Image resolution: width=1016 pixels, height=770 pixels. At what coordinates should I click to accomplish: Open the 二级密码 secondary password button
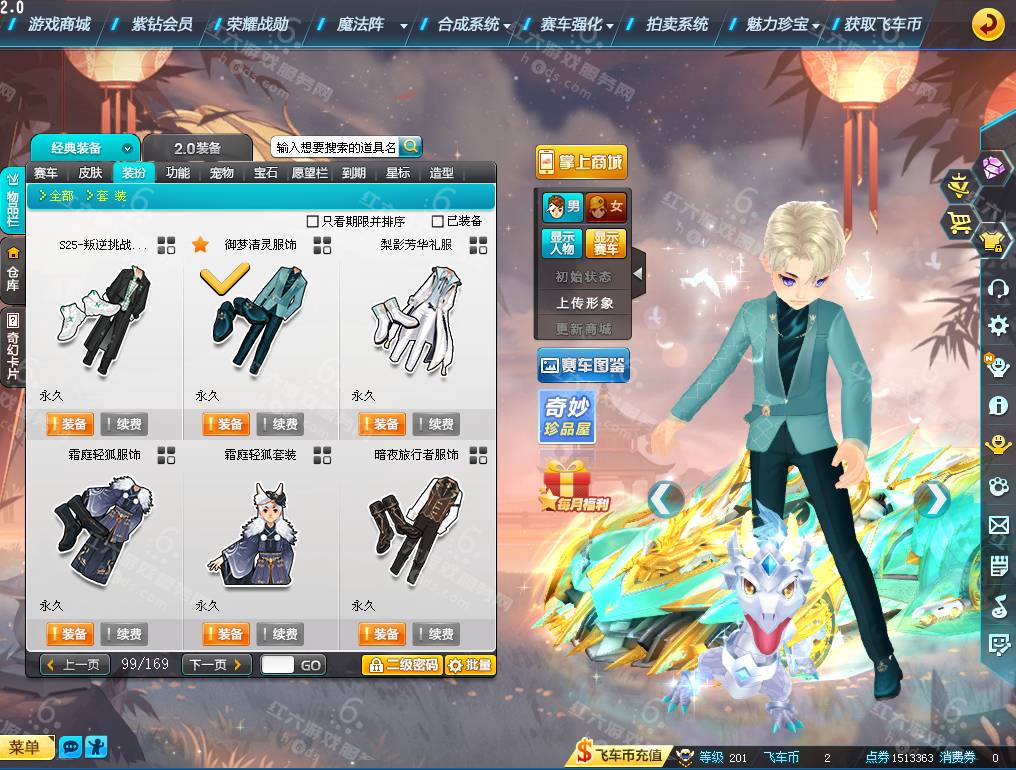[x=402, y=665]
